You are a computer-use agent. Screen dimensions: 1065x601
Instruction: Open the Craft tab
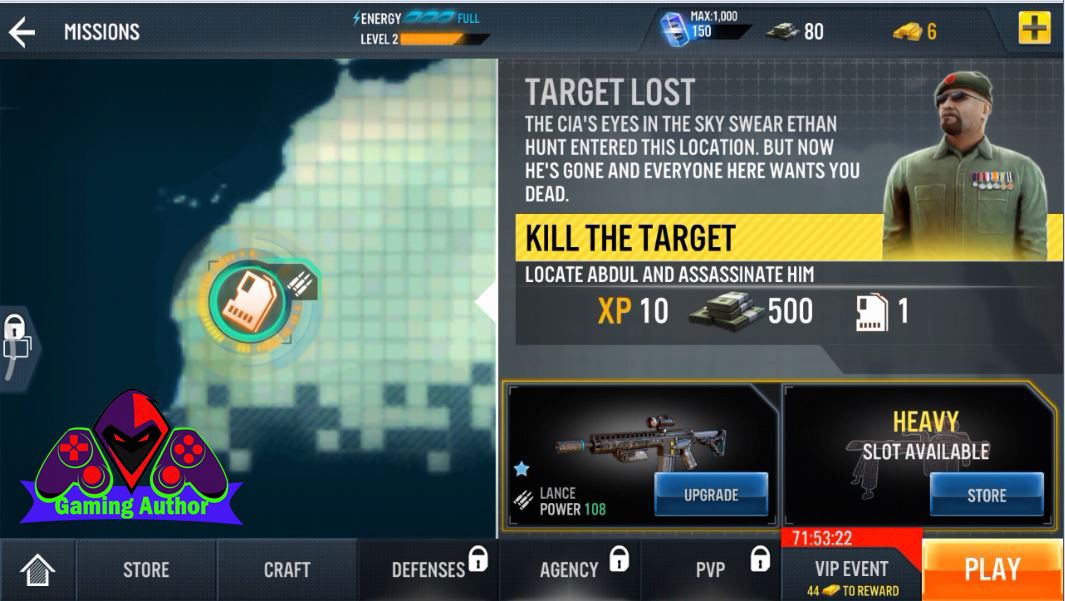287,570
